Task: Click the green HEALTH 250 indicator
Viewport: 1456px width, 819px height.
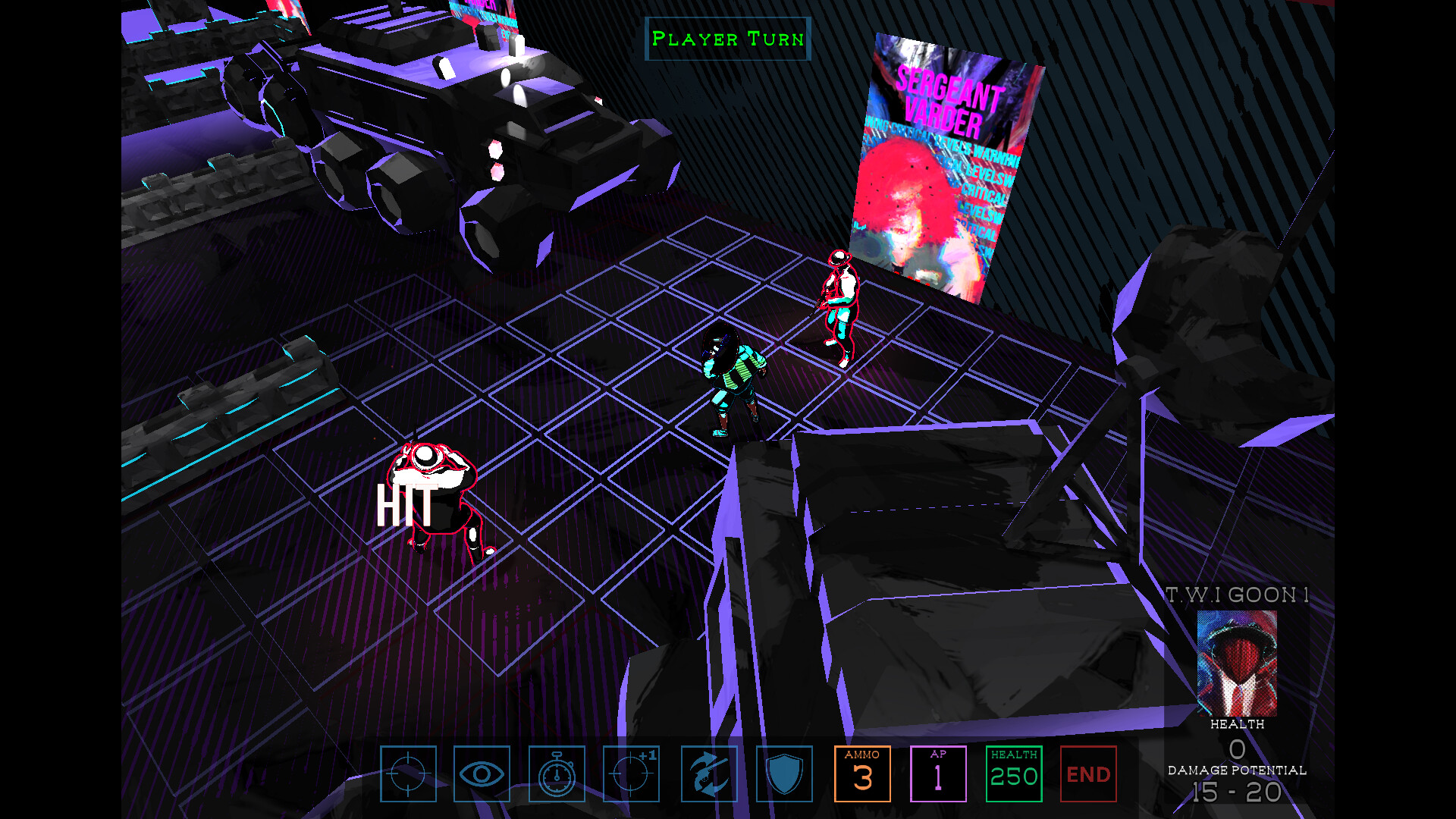Action: coord(1014,774)
